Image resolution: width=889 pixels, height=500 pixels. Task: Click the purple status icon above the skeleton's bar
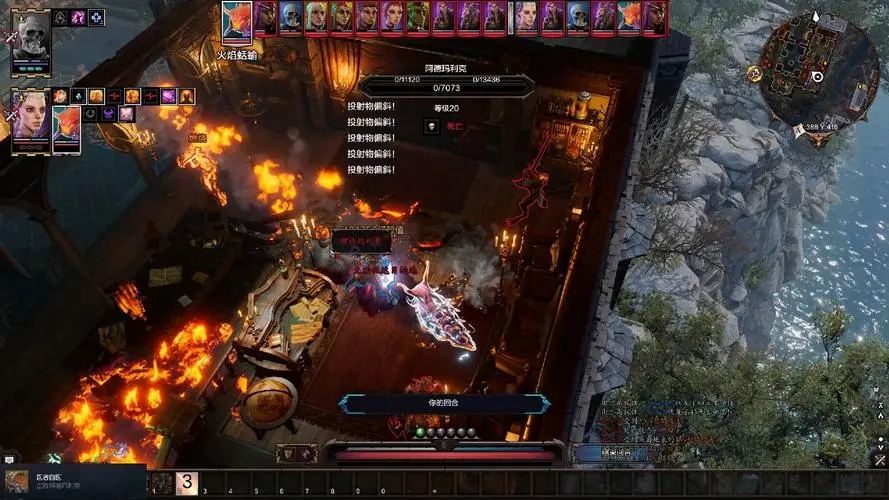[x=77, y=17]
